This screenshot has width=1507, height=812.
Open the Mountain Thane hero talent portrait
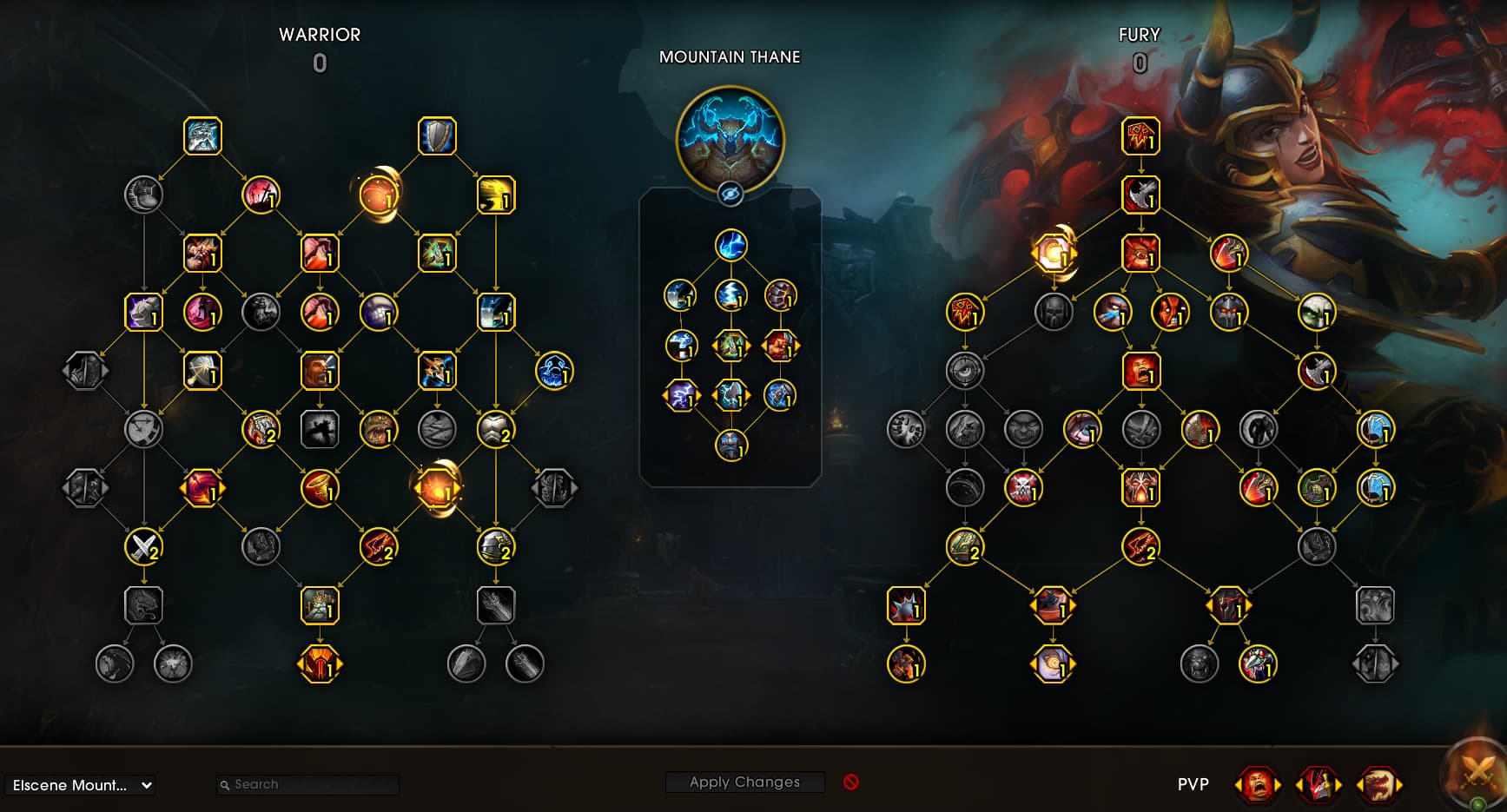point(730,139)
